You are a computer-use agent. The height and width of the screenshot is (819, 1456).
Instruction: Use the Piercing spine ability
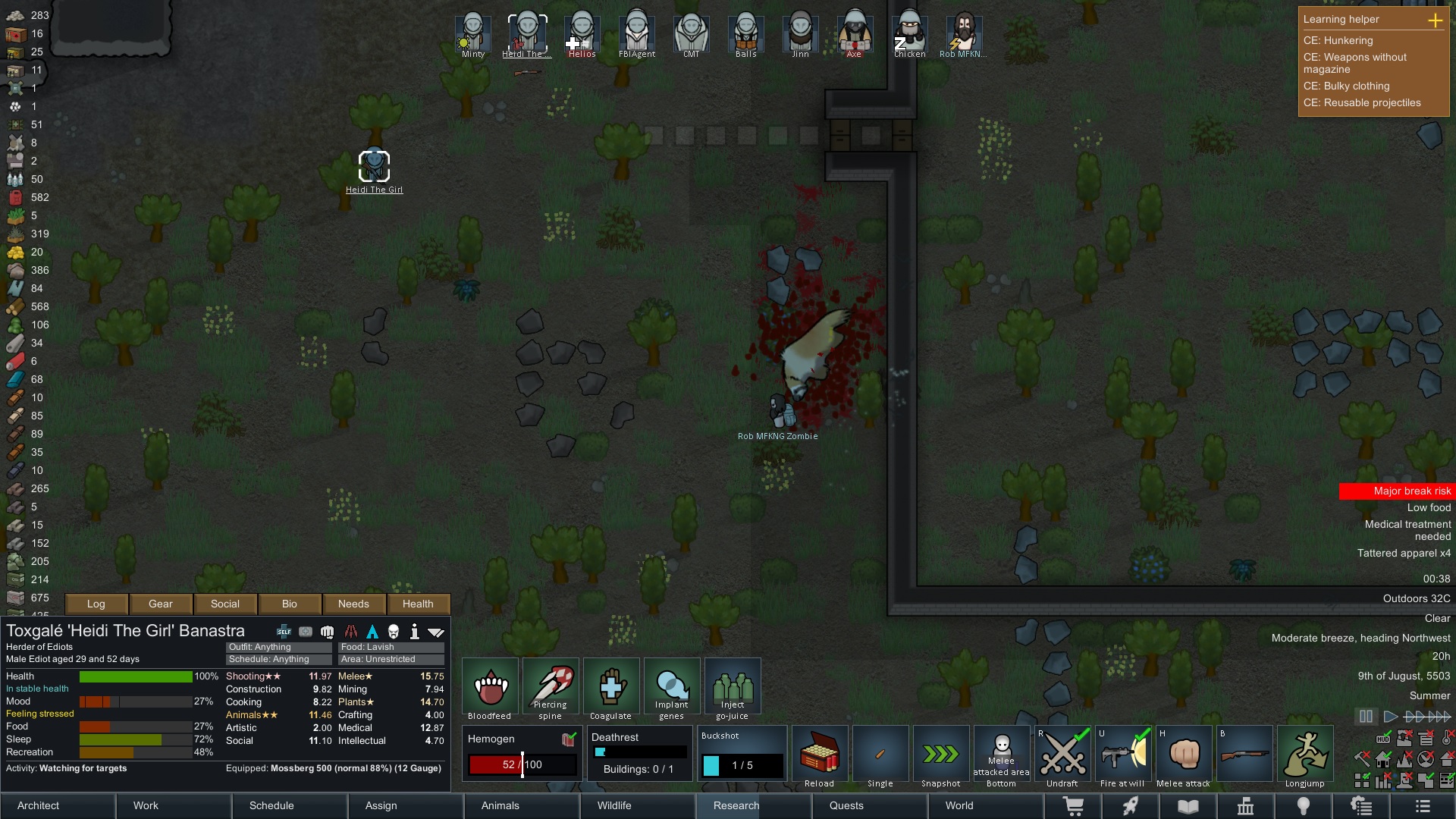[x=551, y=689]
